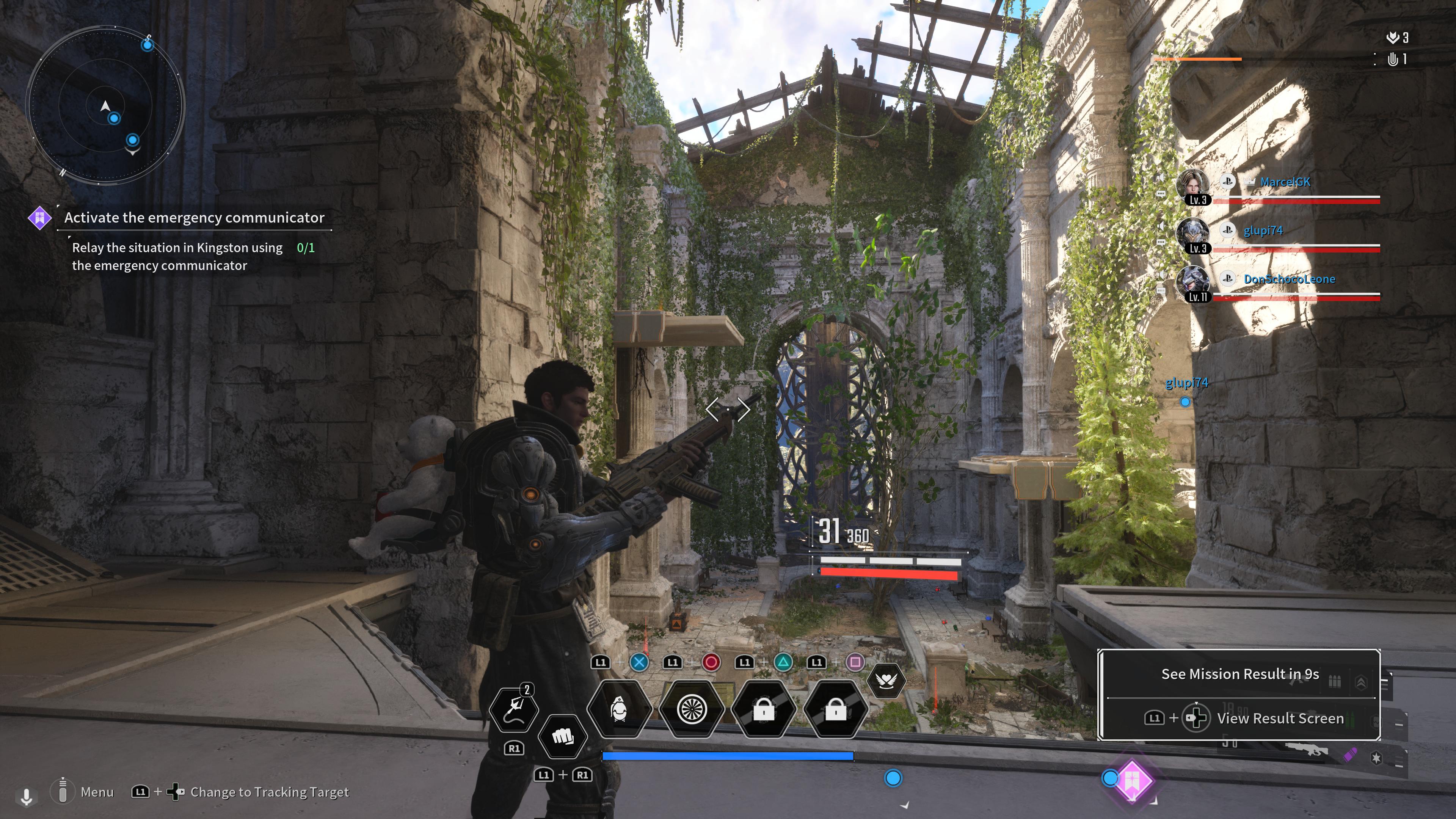The image size is (1456, 819).
Task: Choose glupi74's party member row
Action: 1263,231
